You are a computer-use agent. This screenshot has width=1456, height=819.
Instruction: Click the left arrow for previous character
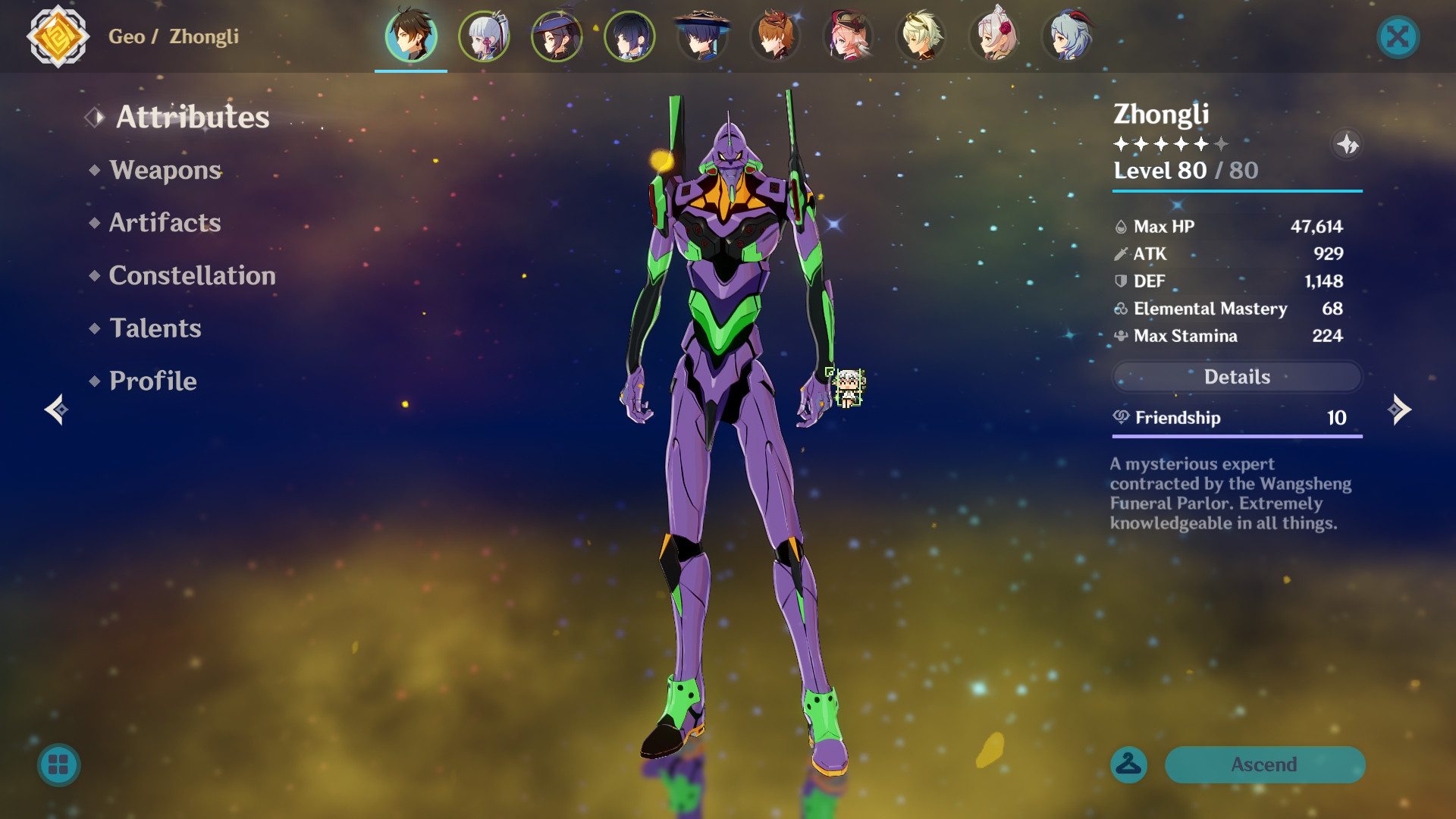click(55, 409)
